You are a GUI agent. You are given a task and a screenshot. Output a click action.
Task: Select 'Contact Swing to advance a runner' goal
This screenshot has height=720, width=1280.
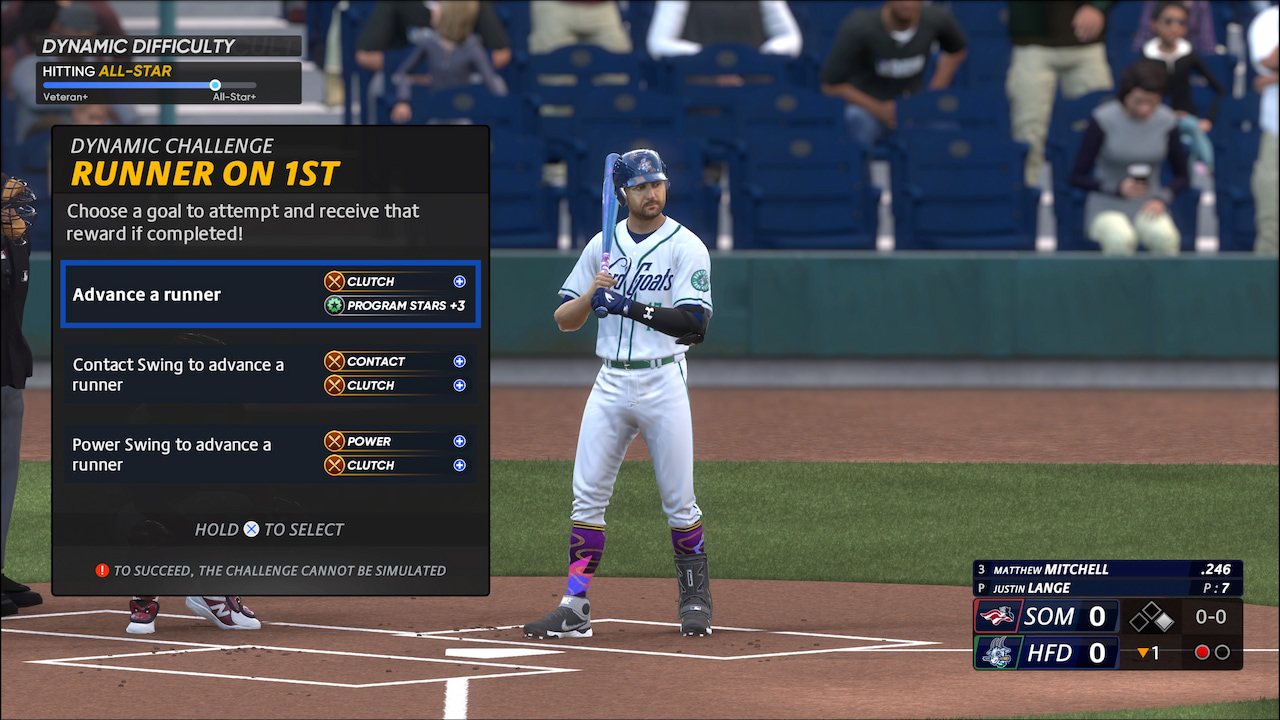coord(270,374)
